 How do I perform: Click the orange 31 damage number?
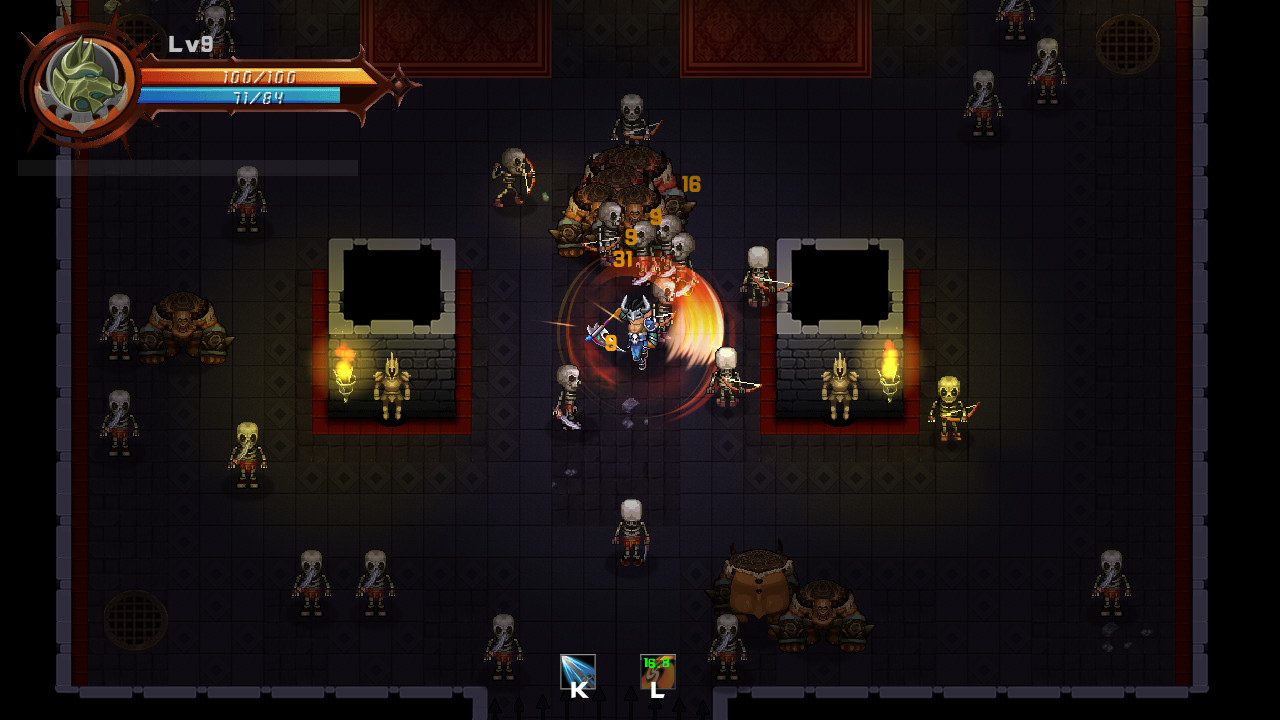coord(623,258)
